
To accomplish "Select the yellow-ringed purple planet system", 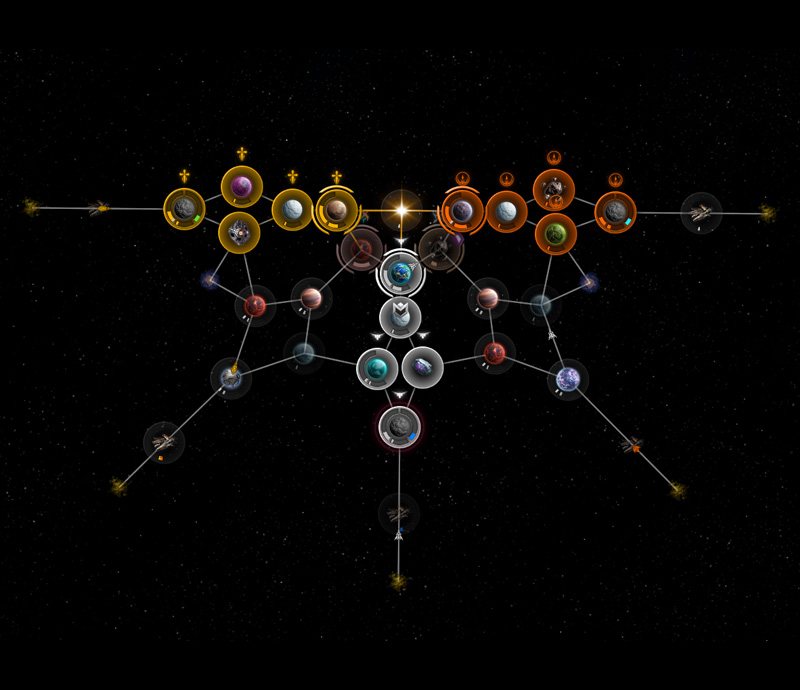I will (242, 186).
